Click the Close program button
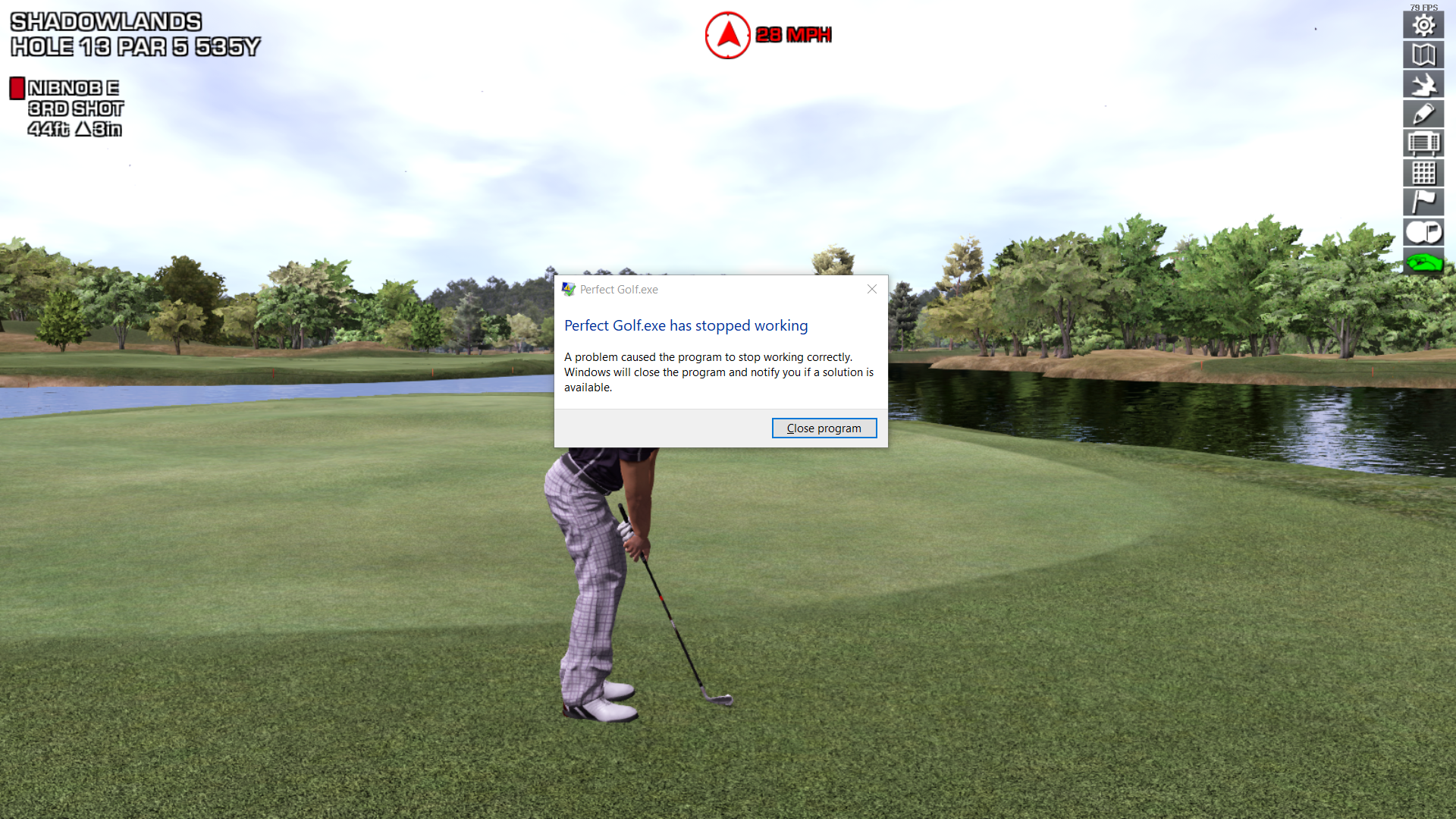 click(824, 428)
